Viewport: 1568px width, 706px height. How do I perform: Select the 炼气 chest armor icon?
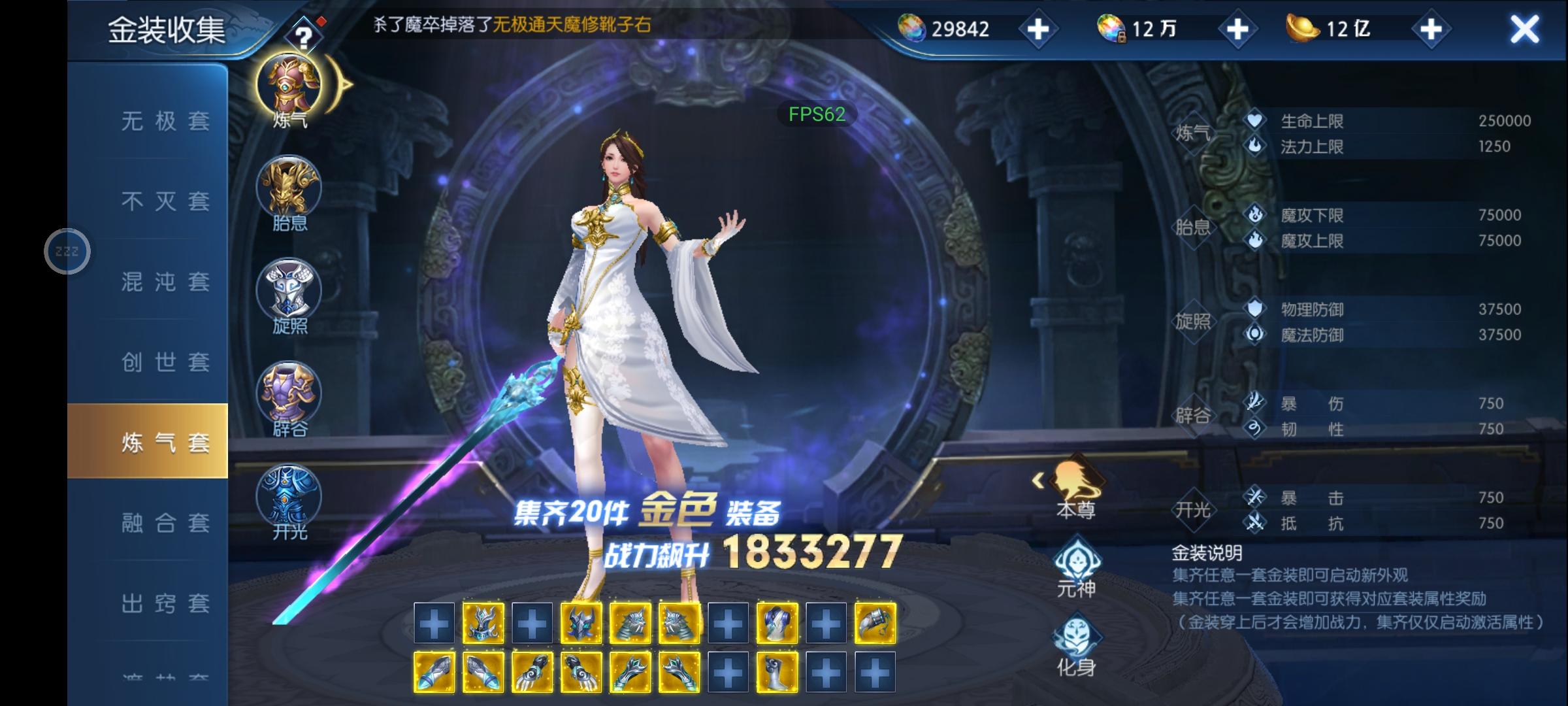289,85
